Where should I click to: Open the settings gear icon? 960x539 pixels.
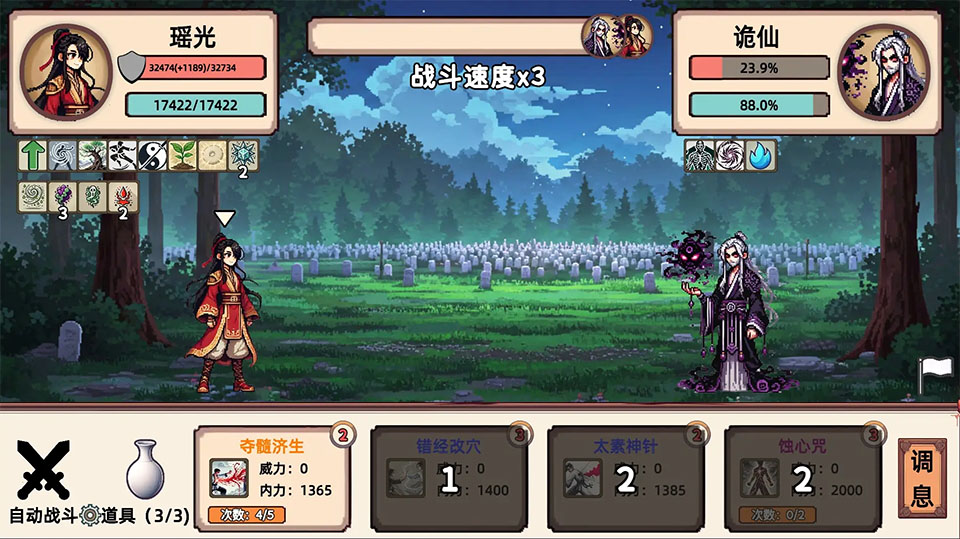[90, 515]
